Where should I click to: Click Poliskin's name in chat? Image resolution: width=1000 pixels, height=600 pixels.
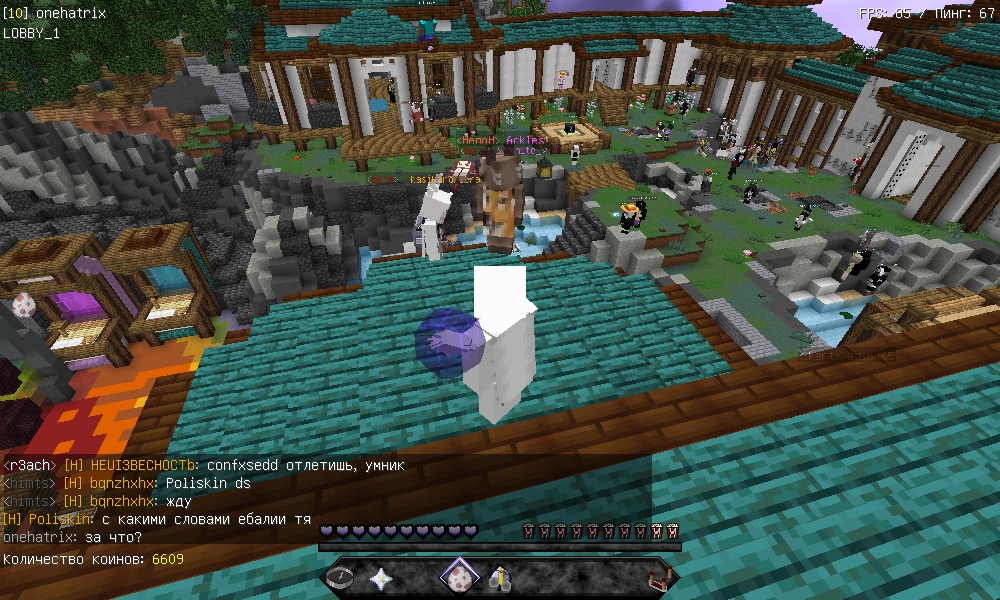61,520
